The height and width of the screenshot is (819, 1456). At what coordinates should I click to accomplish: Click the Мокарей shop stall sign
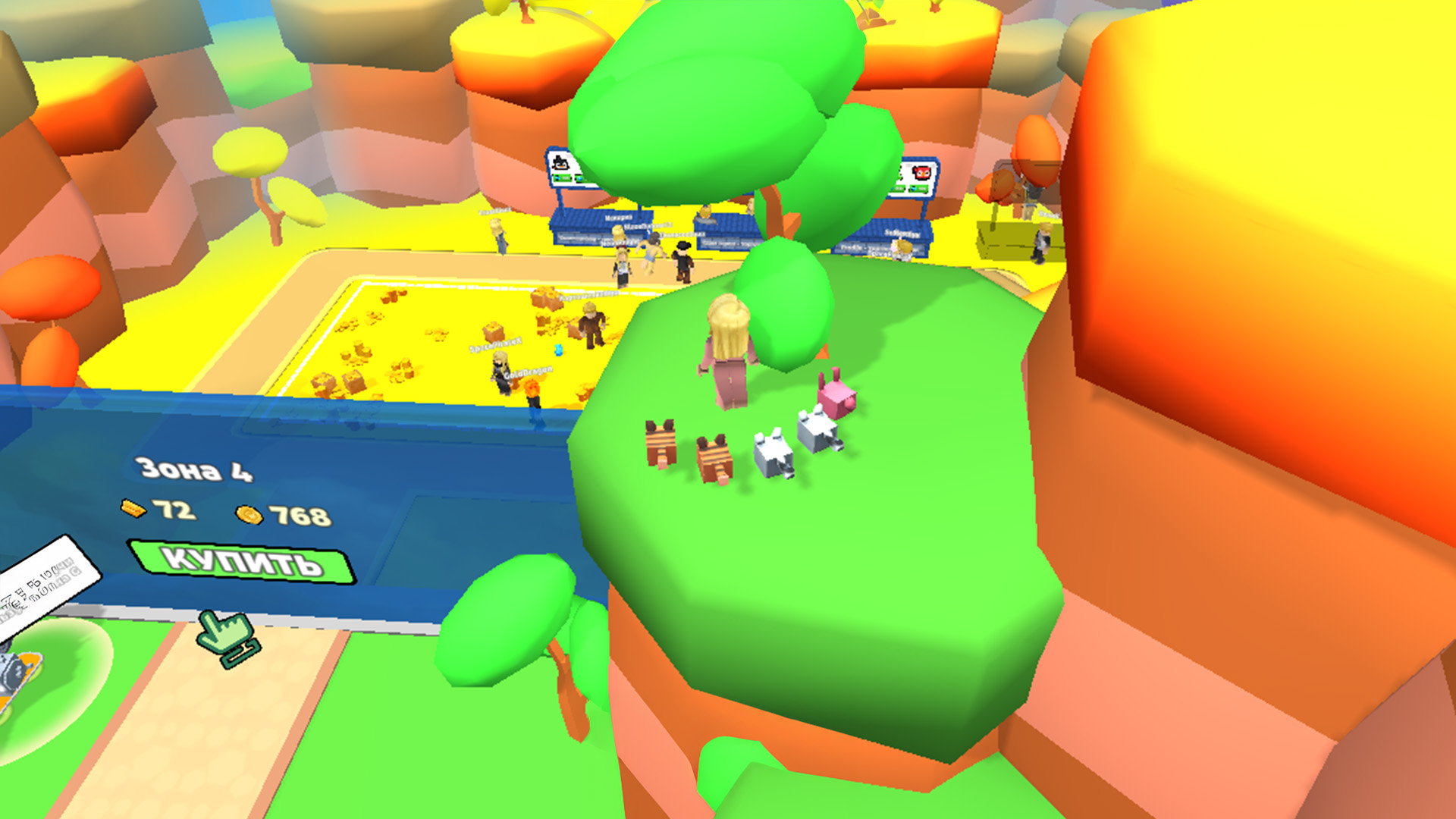(x=618, y=218)
